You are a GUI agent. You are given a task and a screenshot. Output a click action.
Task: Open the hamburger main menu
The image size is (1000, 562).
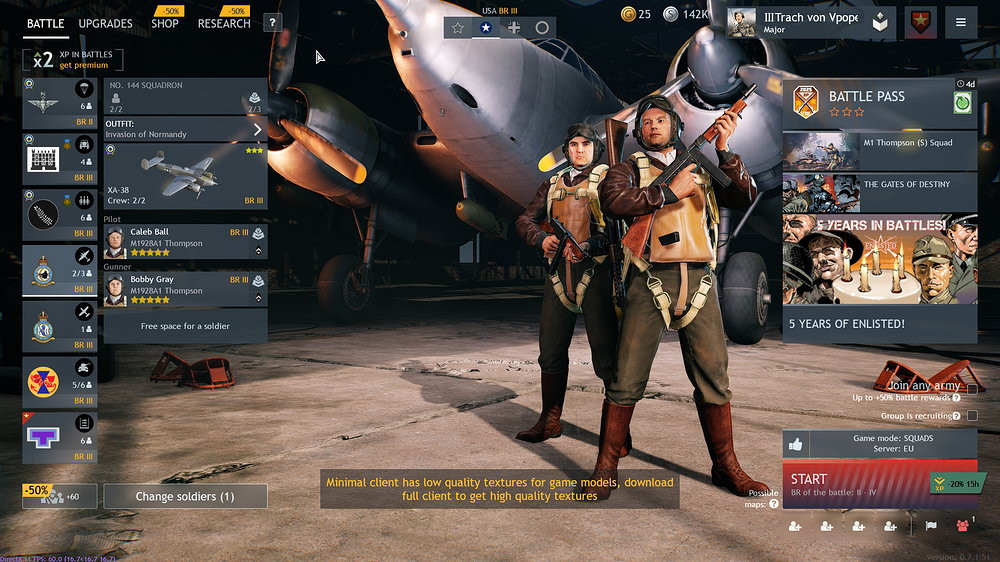click(961, 22)
